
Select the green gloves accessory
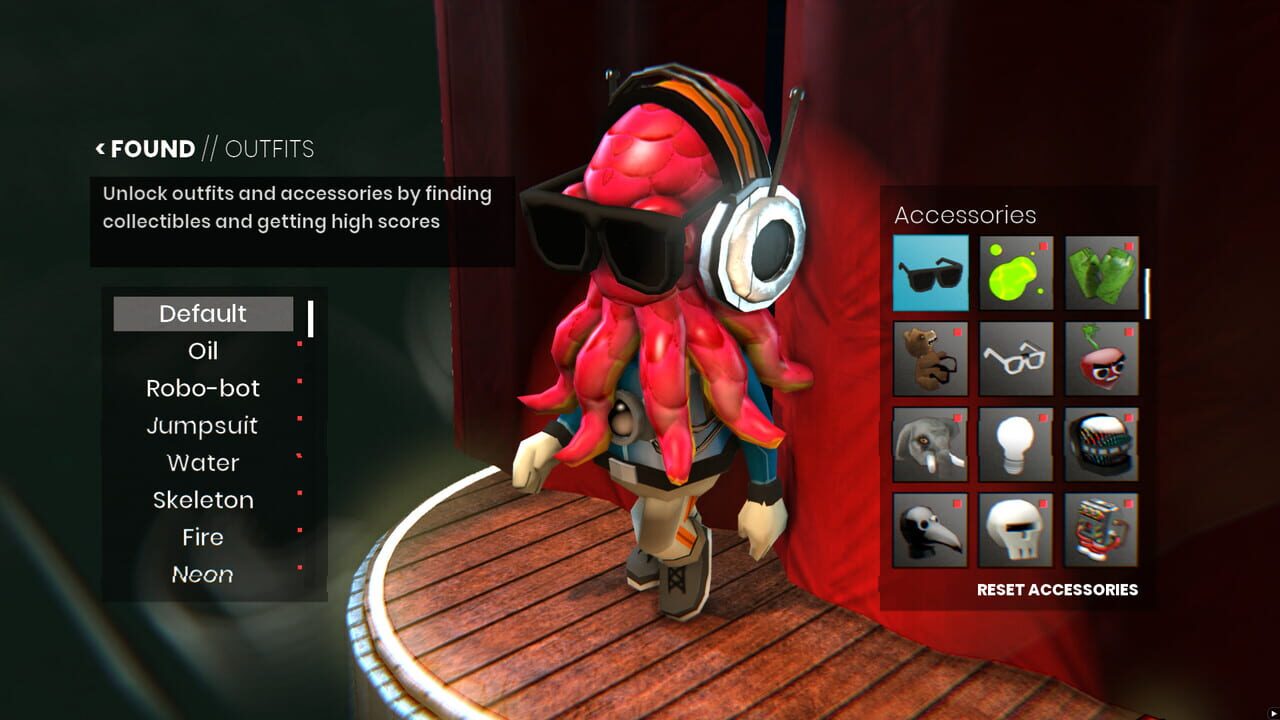(1101, 272)
